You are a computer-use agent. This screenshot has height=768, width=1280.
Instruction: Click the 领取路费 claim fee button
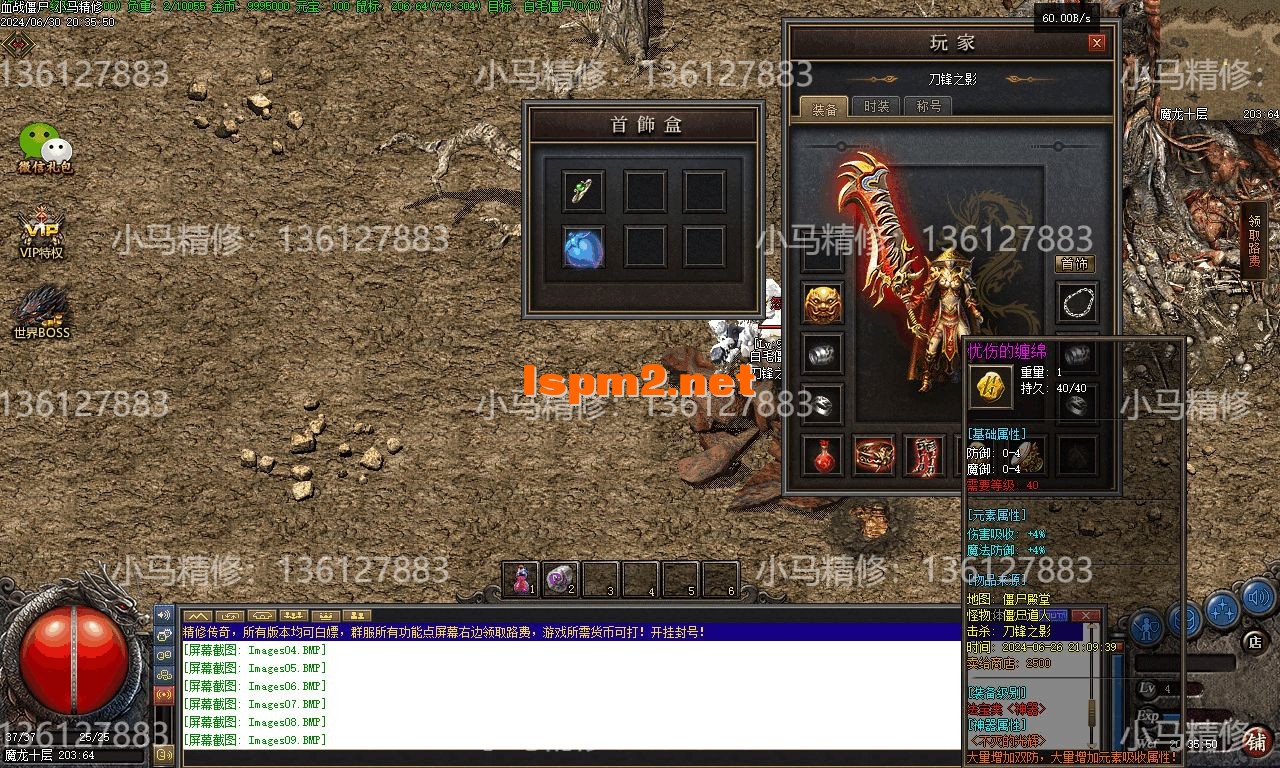1257,240
